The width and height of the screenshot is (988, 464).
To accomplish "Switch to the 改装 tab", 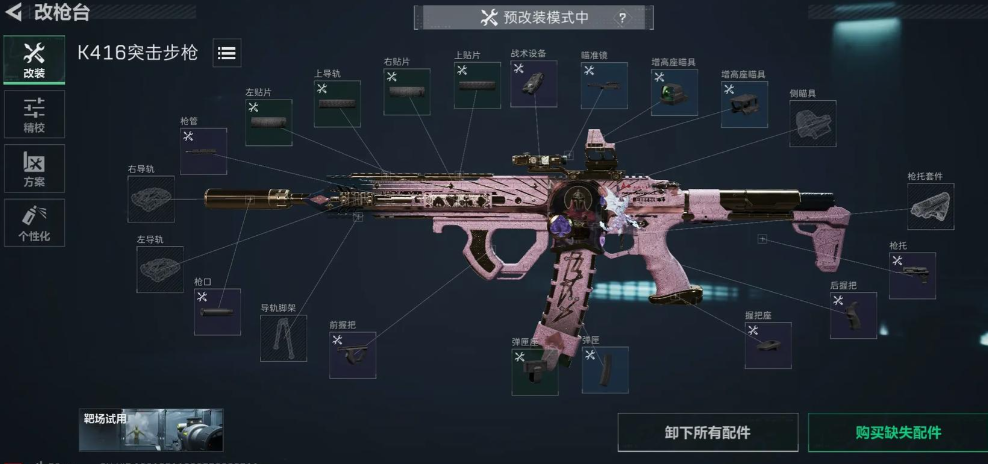I will coord(34,62).
